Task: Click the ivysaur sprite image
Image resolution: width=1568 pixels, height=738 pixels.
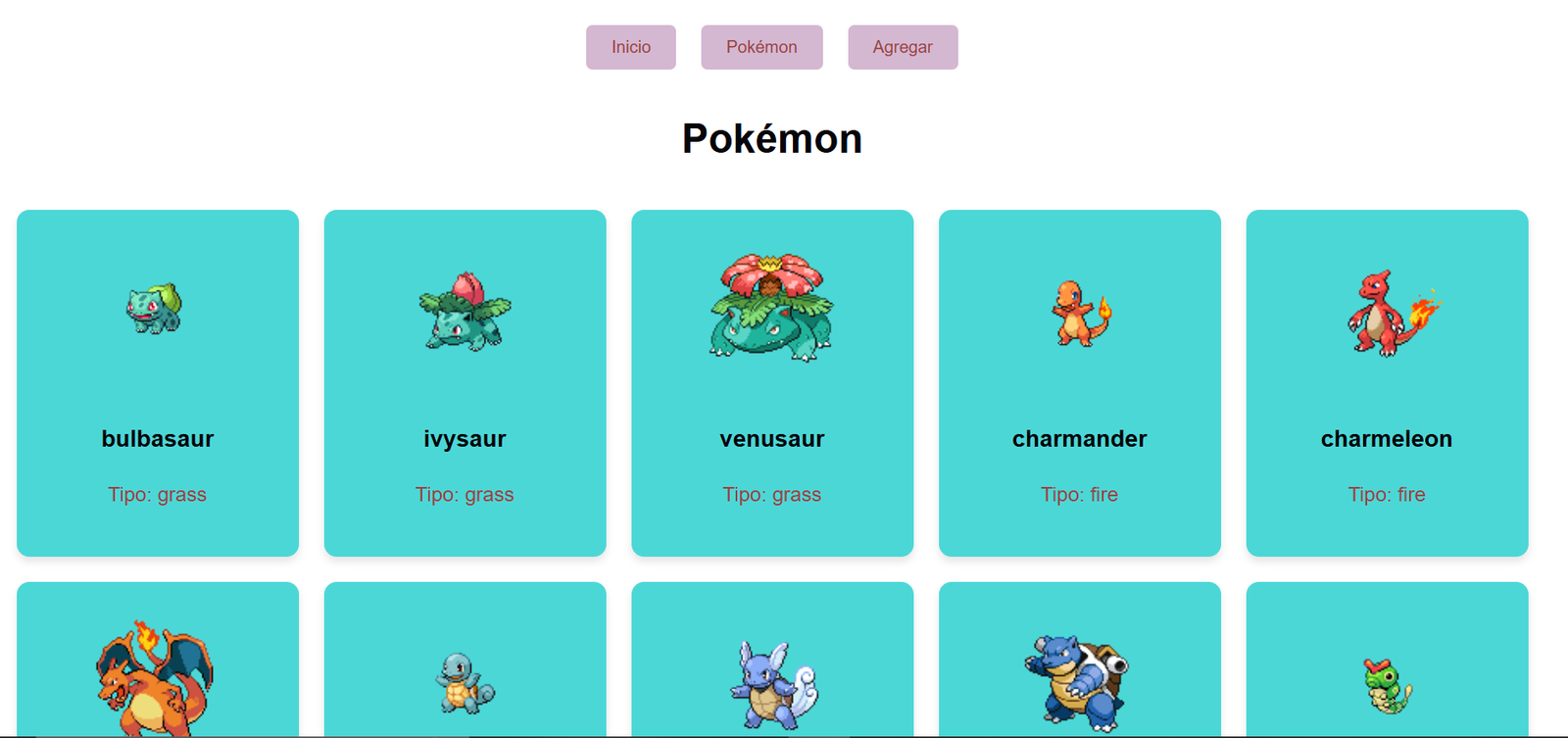Action: [465, 312]
